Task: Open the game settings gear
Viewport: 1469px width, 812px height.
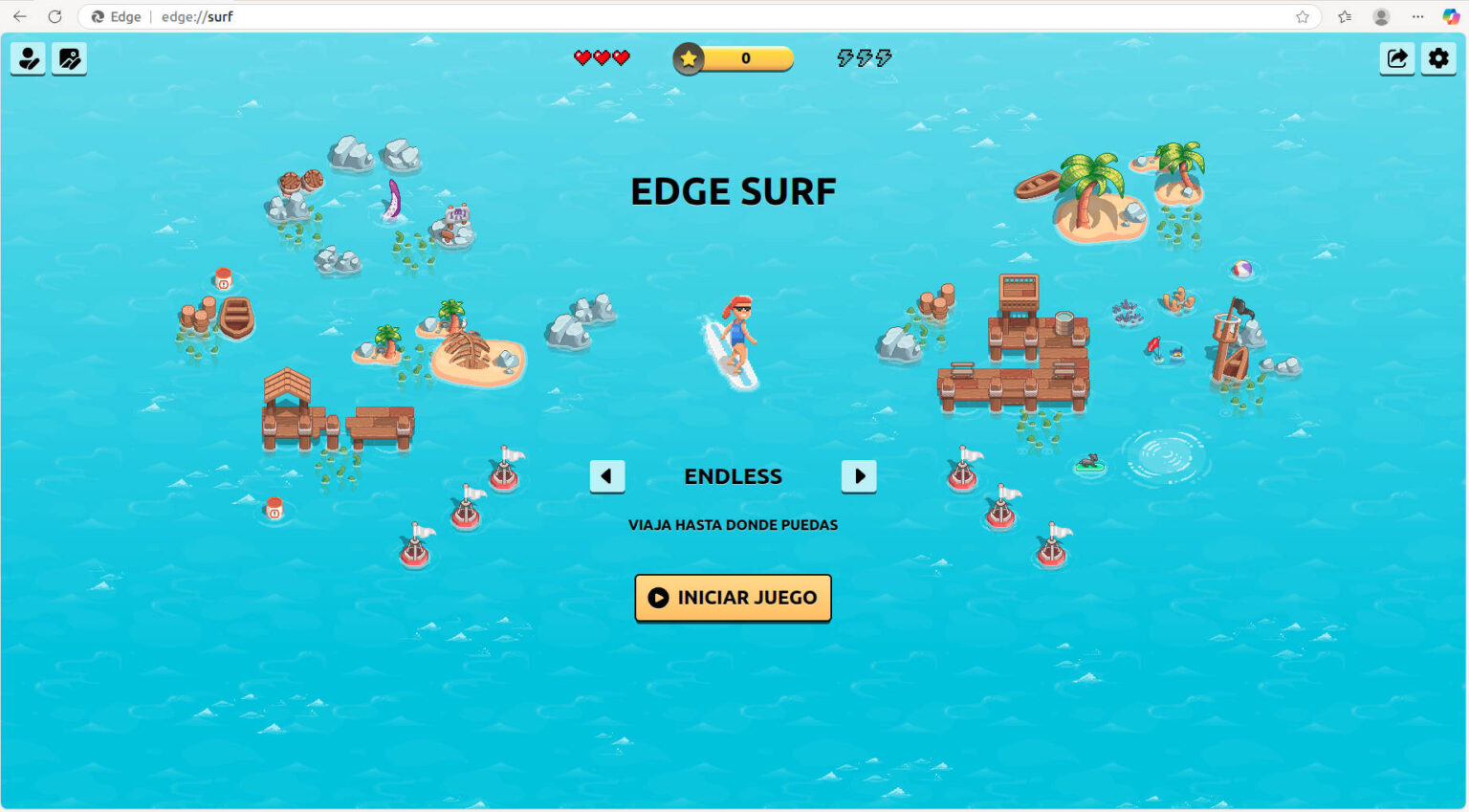Action: click(1438, 58)
